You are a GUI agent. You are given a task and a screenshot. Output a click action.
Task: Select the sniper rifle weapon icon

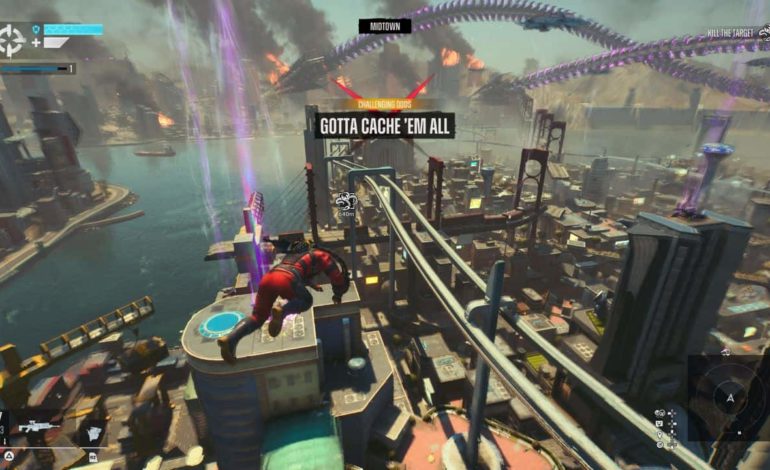pyautogui.click(x=39, y=427)
